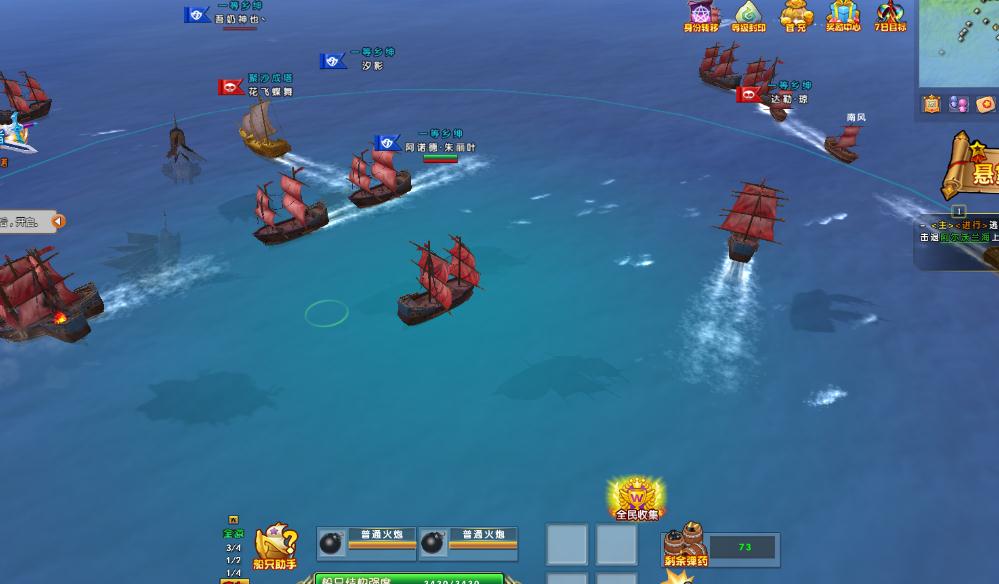
Task: Open the 全民收集 collection event badge
Action: [x=636, y=498]
